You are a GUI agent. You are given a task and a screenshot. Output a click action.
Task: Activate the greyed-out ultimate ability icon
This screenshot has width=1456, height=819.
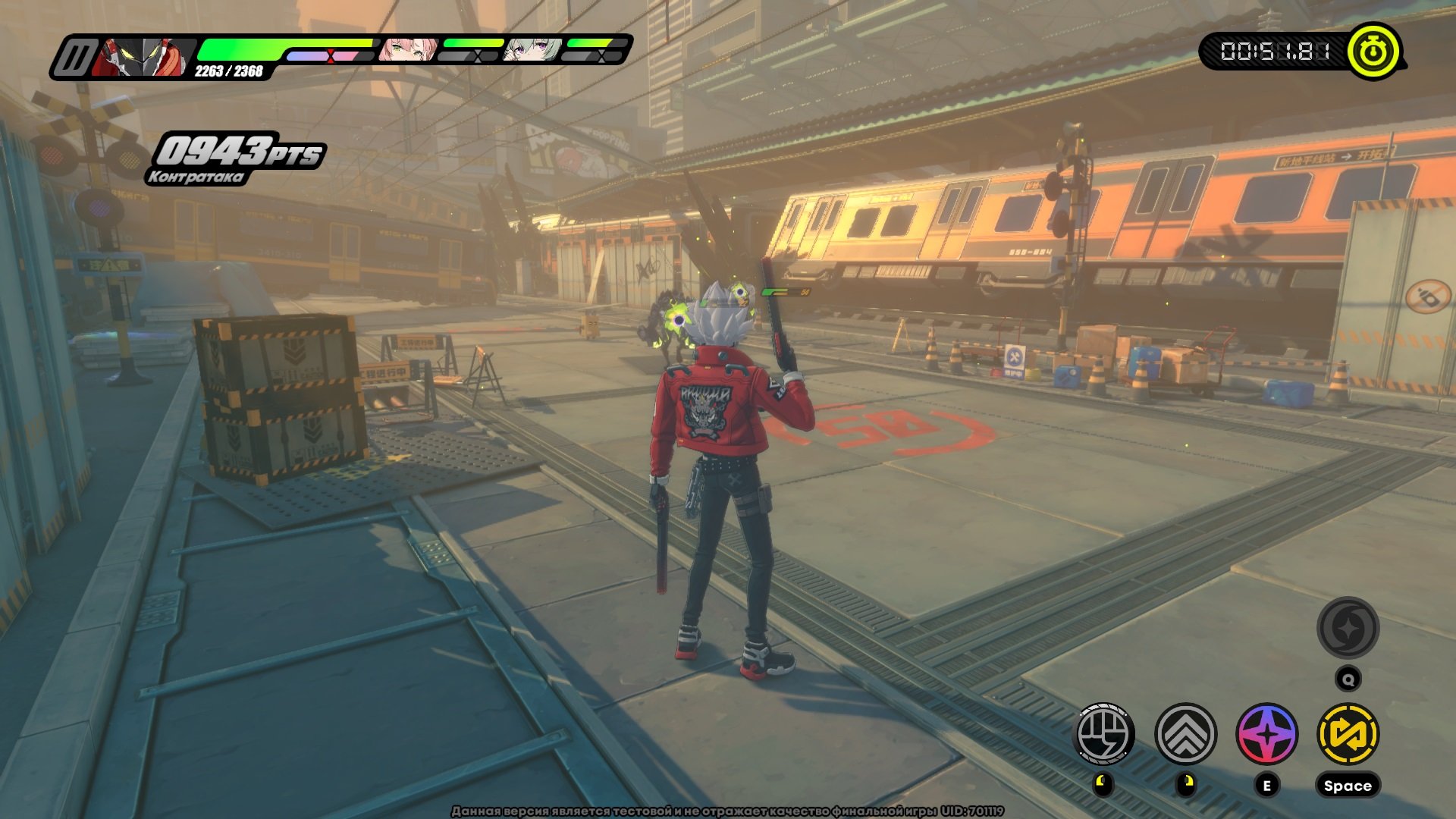click(x=1348, y=628)
